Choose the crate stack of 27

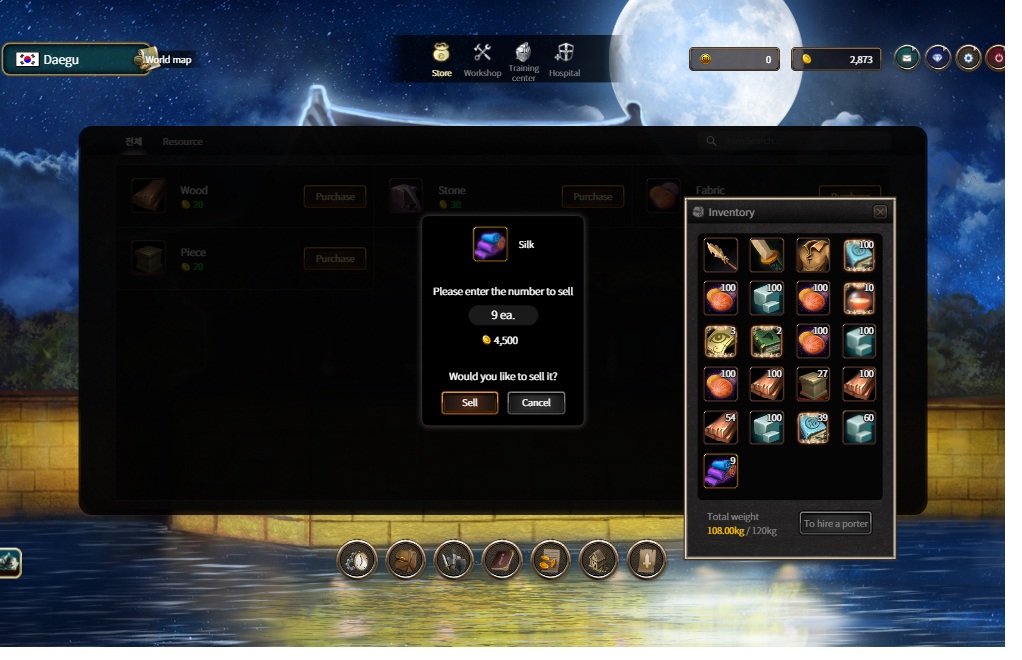[x=813, y=384]
